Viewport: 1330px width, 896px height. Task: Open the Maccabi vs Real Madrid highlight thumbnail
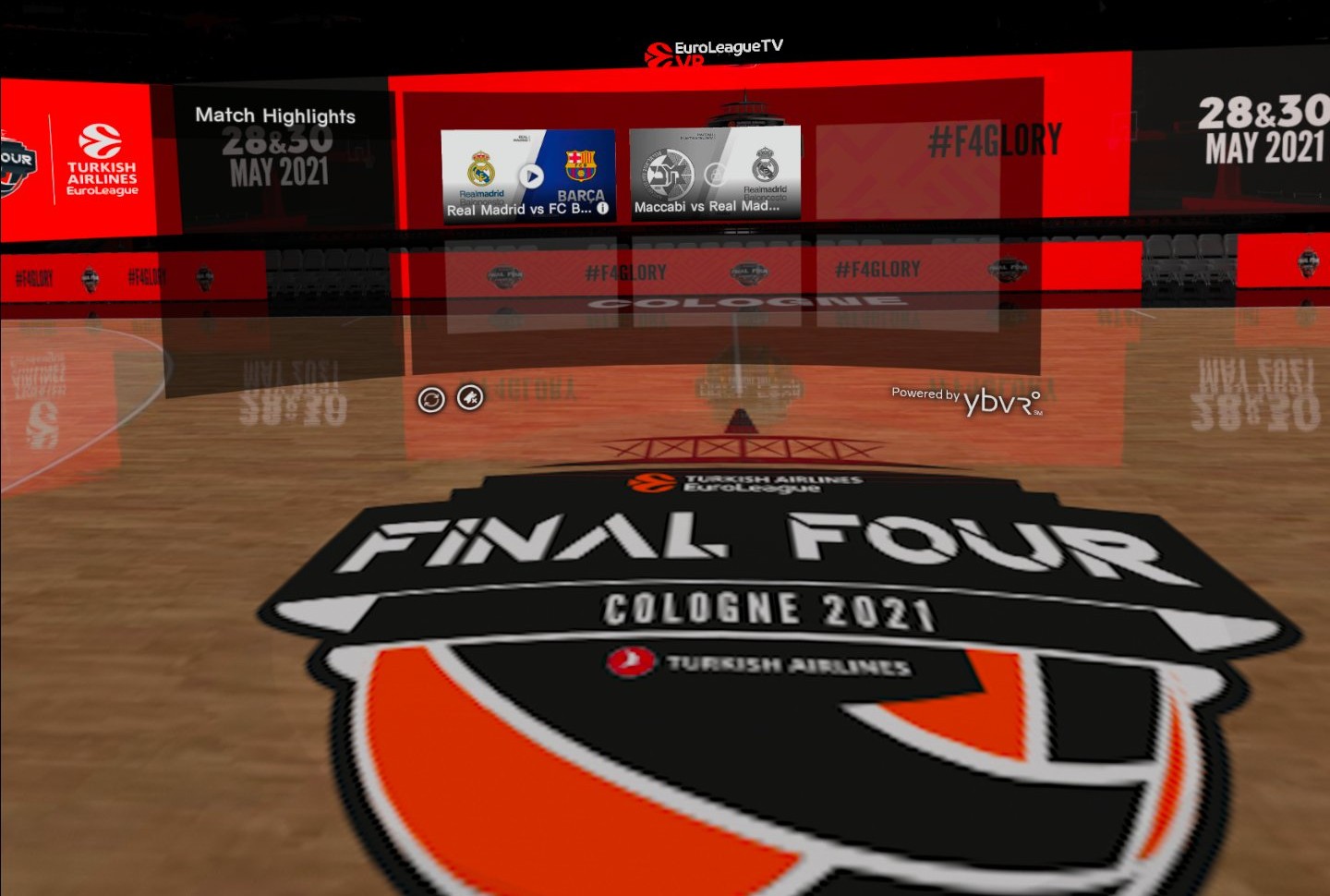pos(714,173)
